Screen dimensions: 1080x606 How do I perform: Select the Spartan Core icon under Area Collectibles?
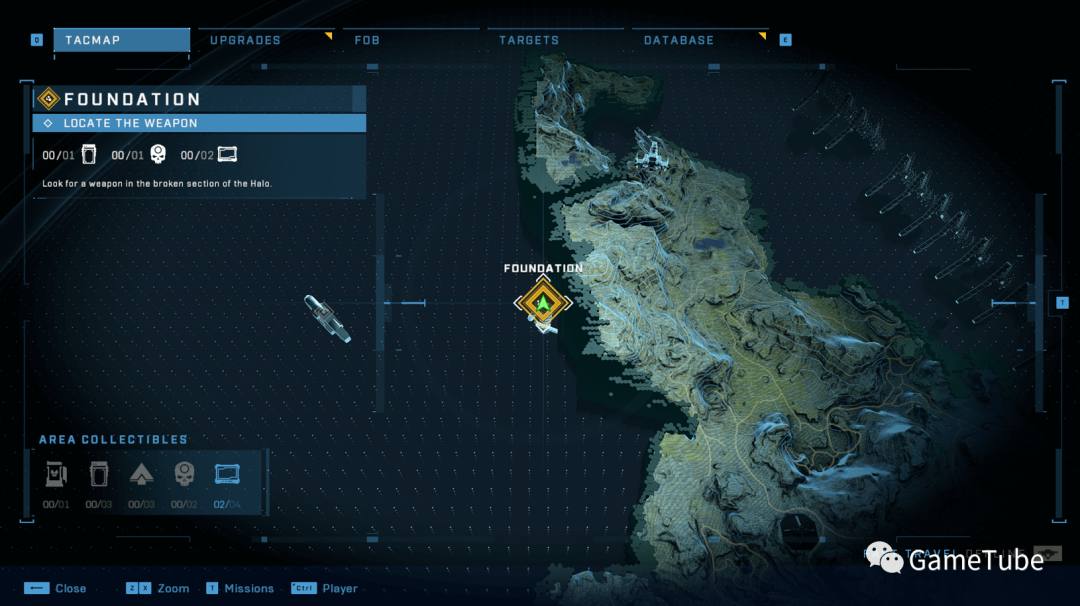[x=98, y=474]
